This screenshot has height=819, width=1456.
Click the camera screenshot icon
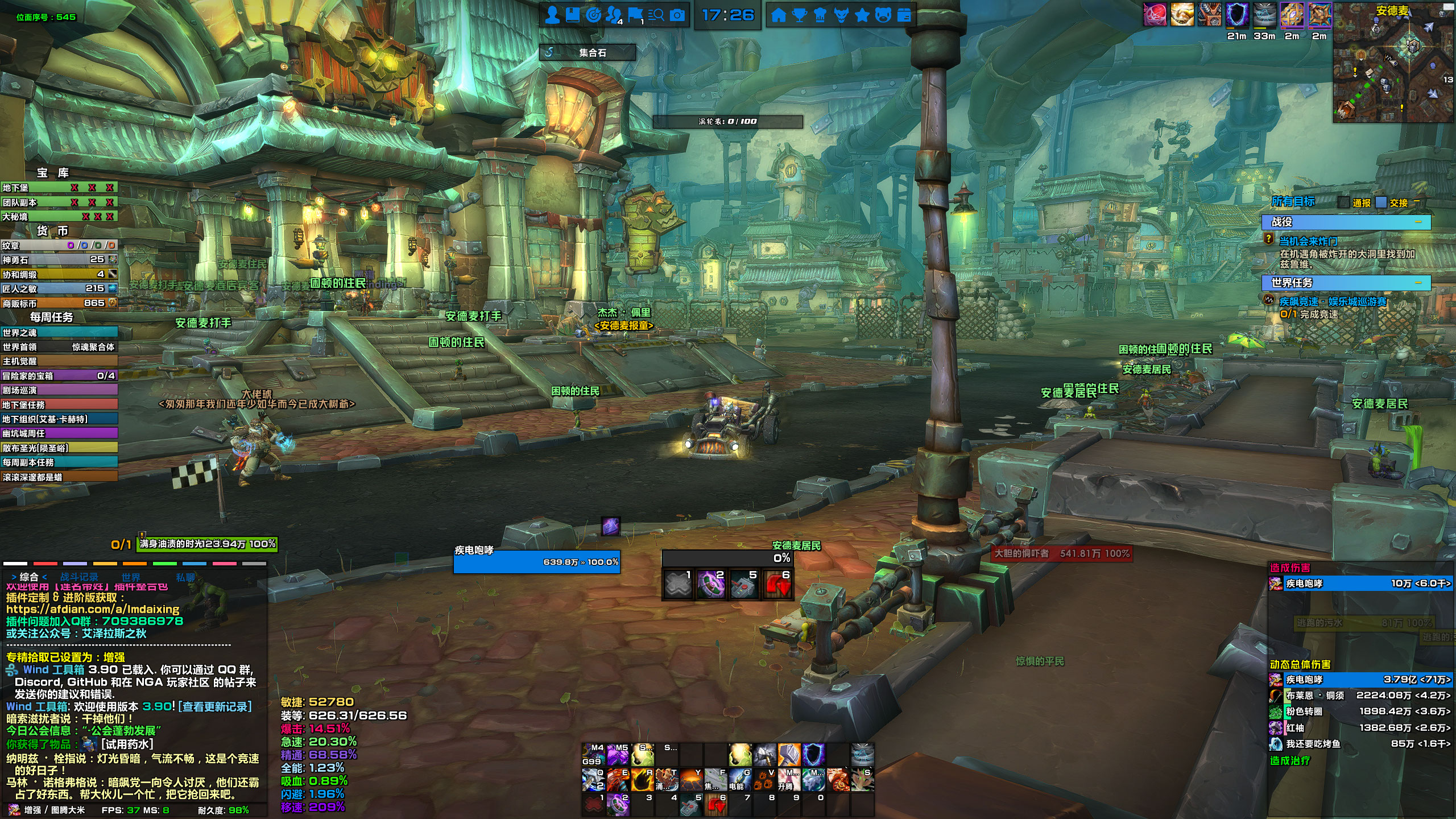(677, 15)
